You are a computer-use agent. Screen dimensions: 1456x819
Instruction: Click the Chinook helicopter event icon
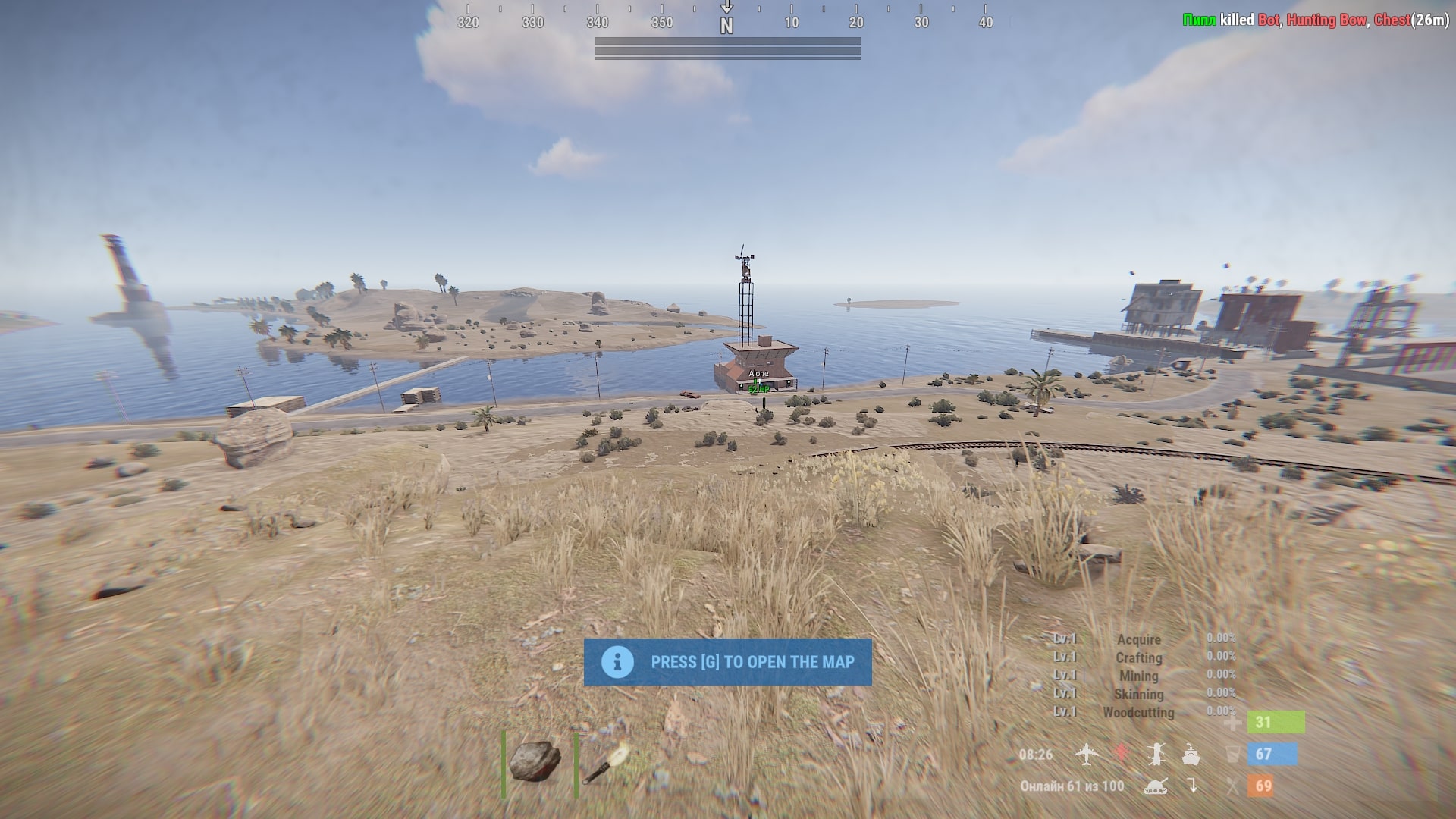(1156, 755)
